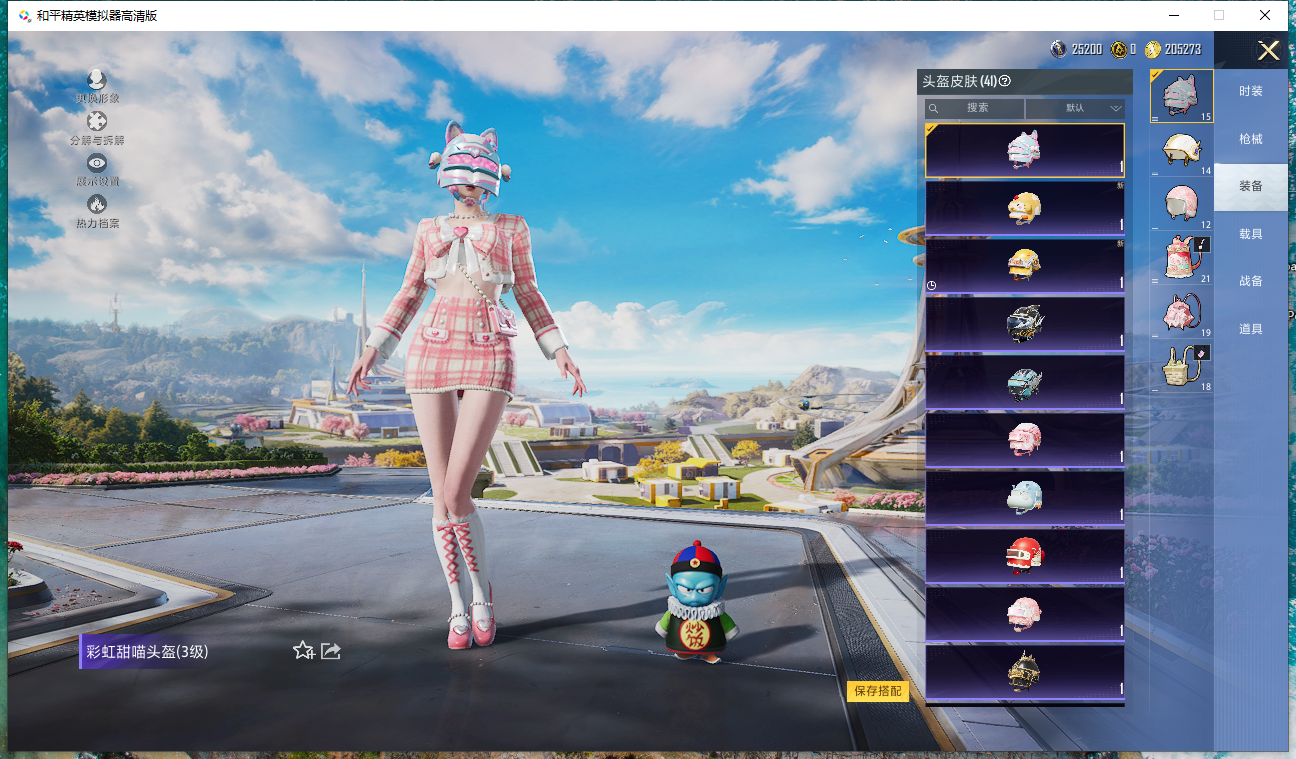Image resolution: width=1296 pixels, height=759 pixels.
Task: Click the 更换形象 icon
Action: click(97, 81)
